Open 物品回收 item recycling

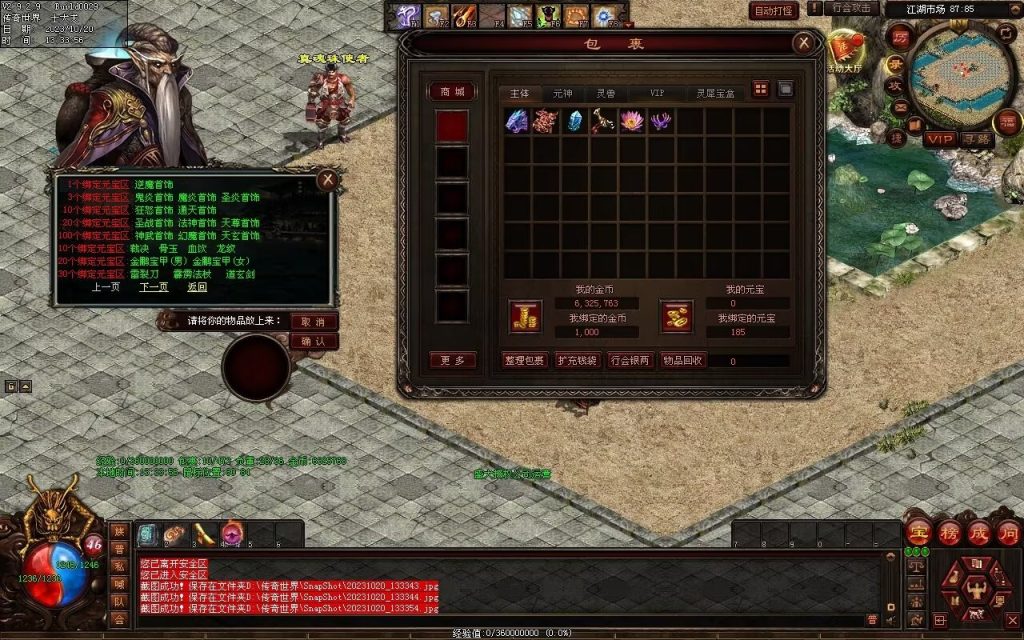point(683,360)
